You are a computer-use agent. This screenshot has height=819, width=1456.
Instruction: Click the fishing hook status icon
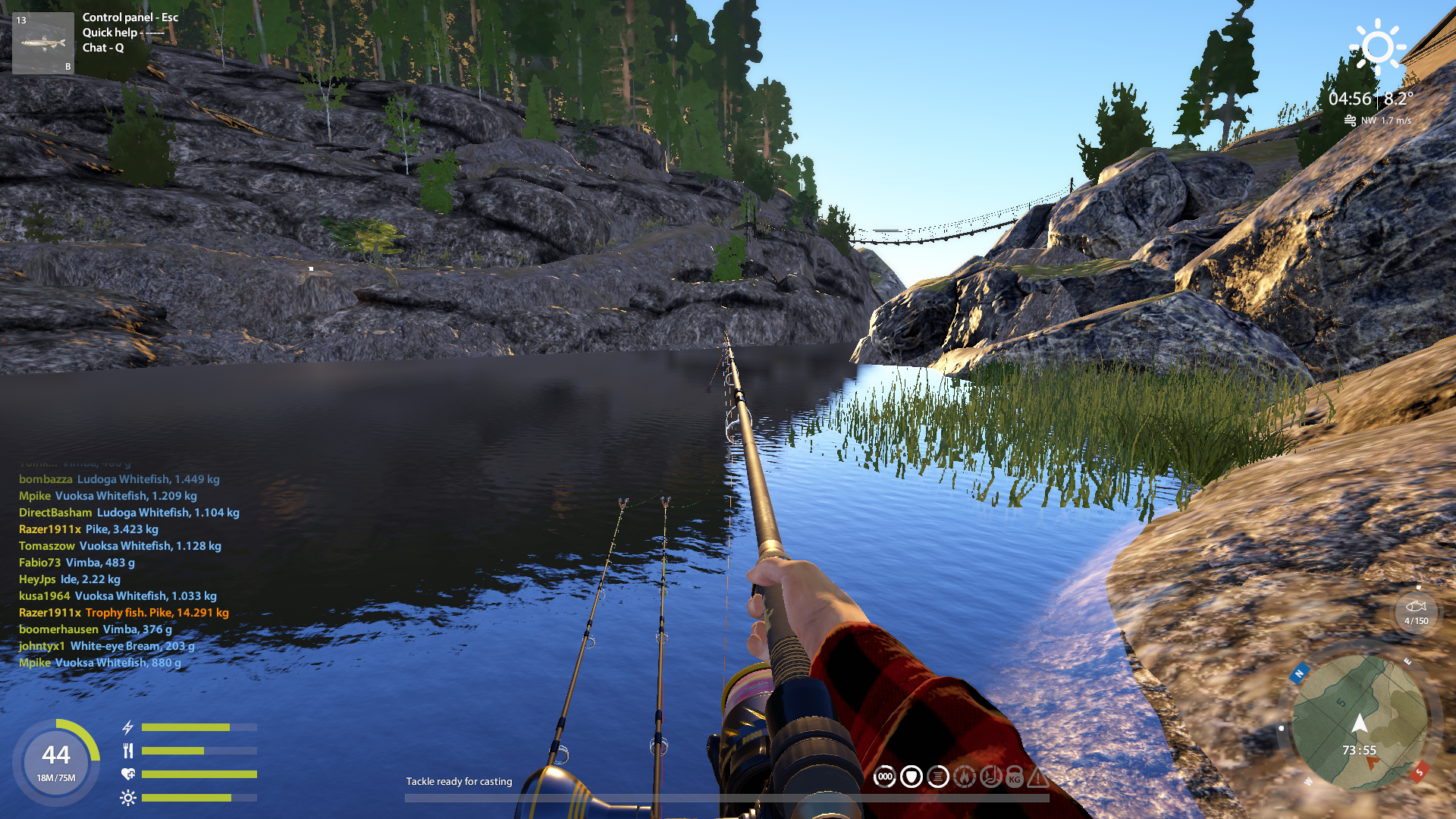point(990,777)
